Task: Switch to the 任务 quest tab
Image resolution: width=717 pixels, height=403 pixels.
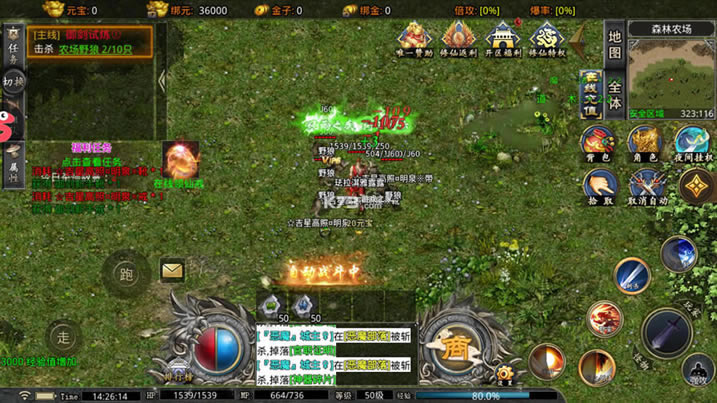Action: coord(13,42)
